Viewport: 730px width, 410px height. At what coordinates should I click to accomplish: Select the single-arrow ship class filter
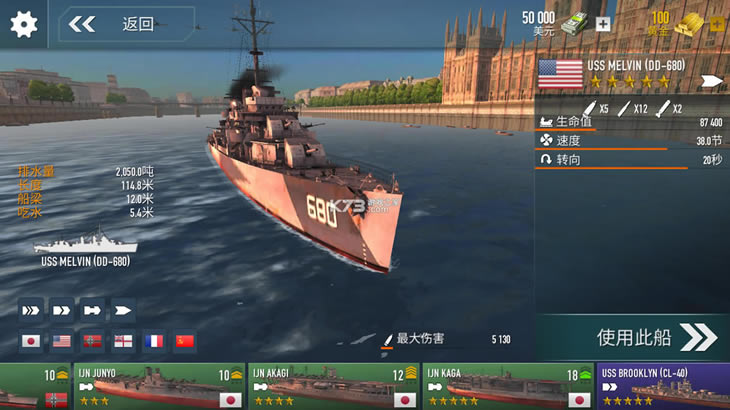124,310
